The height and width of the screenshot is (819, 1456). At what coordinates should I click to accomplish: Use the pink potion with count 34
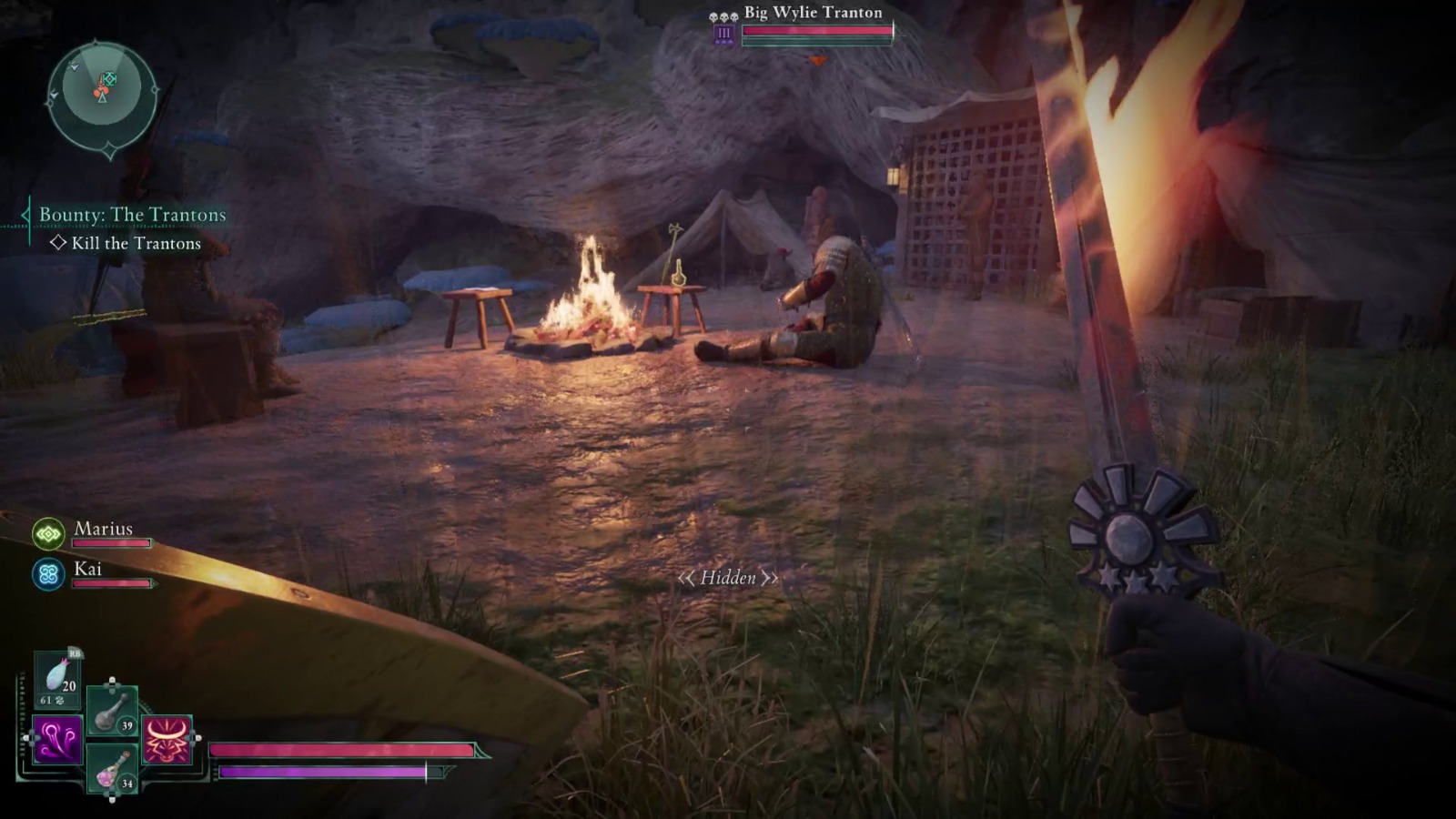click(x=112, y=767)
